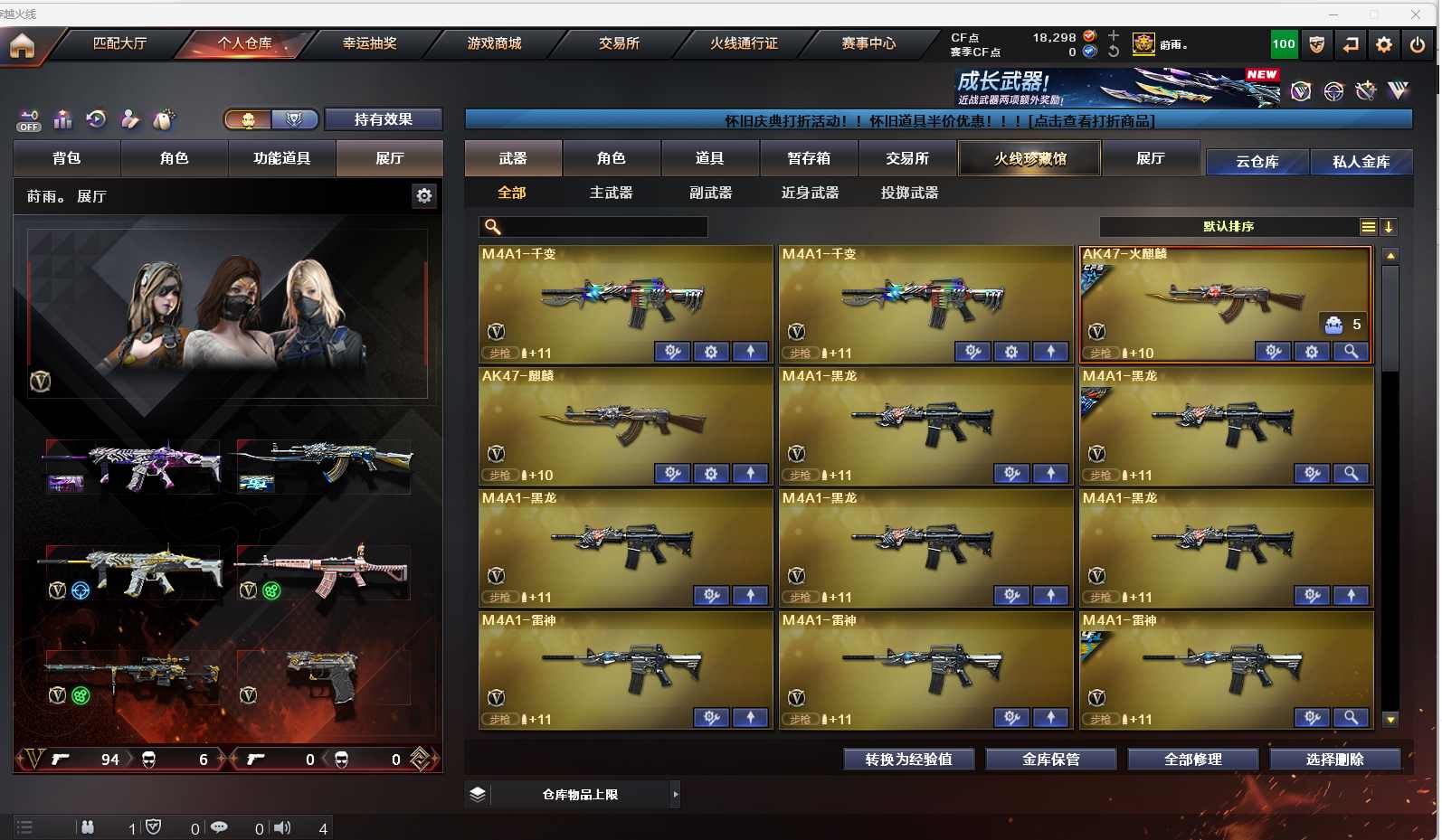Open the 匹配大厅 matchmaking lobby
1442x840 pixels.
pyautogui.click(x=119, y=43)
